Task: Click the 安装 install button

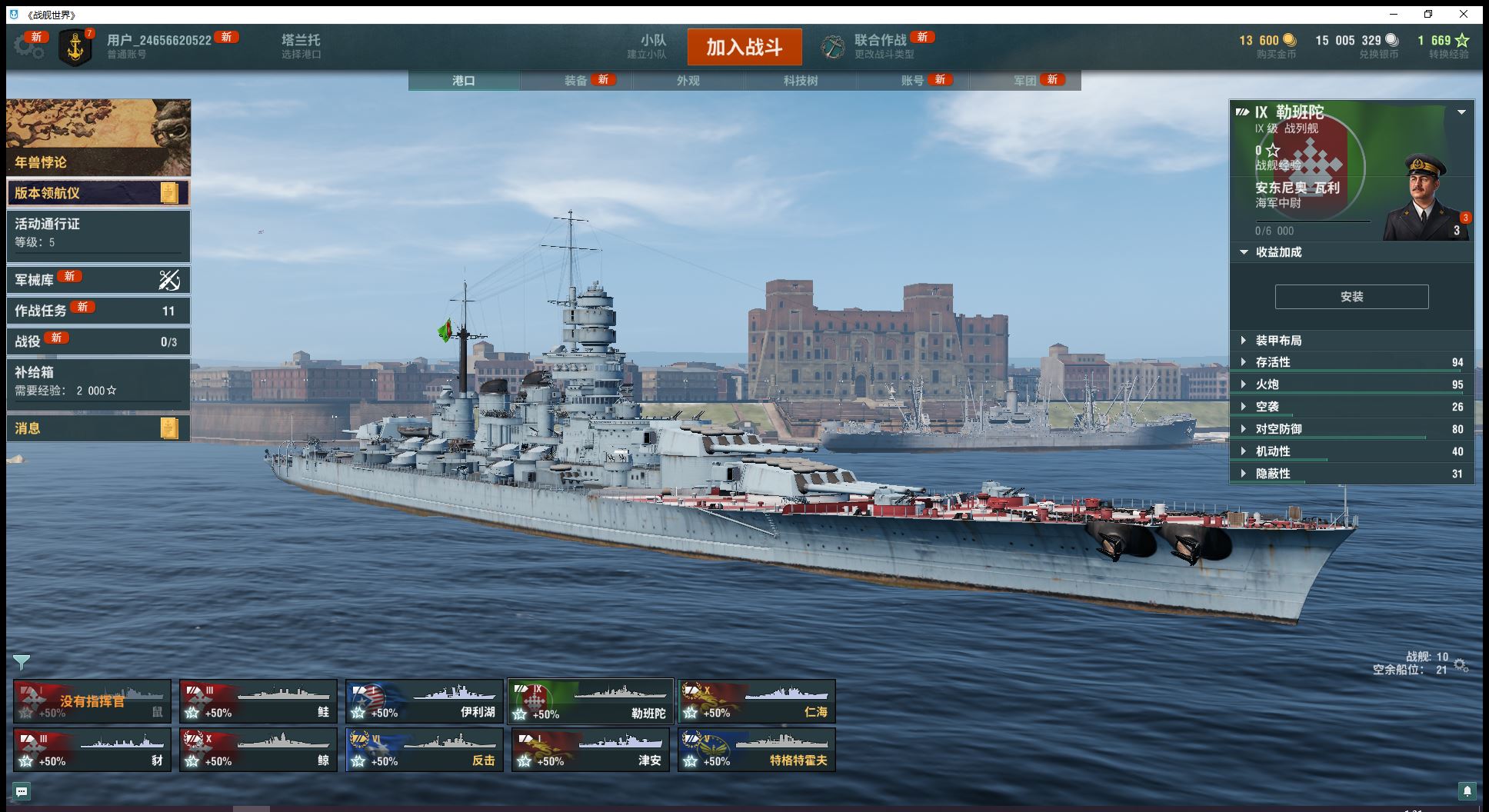Action: click(1351, 297)
